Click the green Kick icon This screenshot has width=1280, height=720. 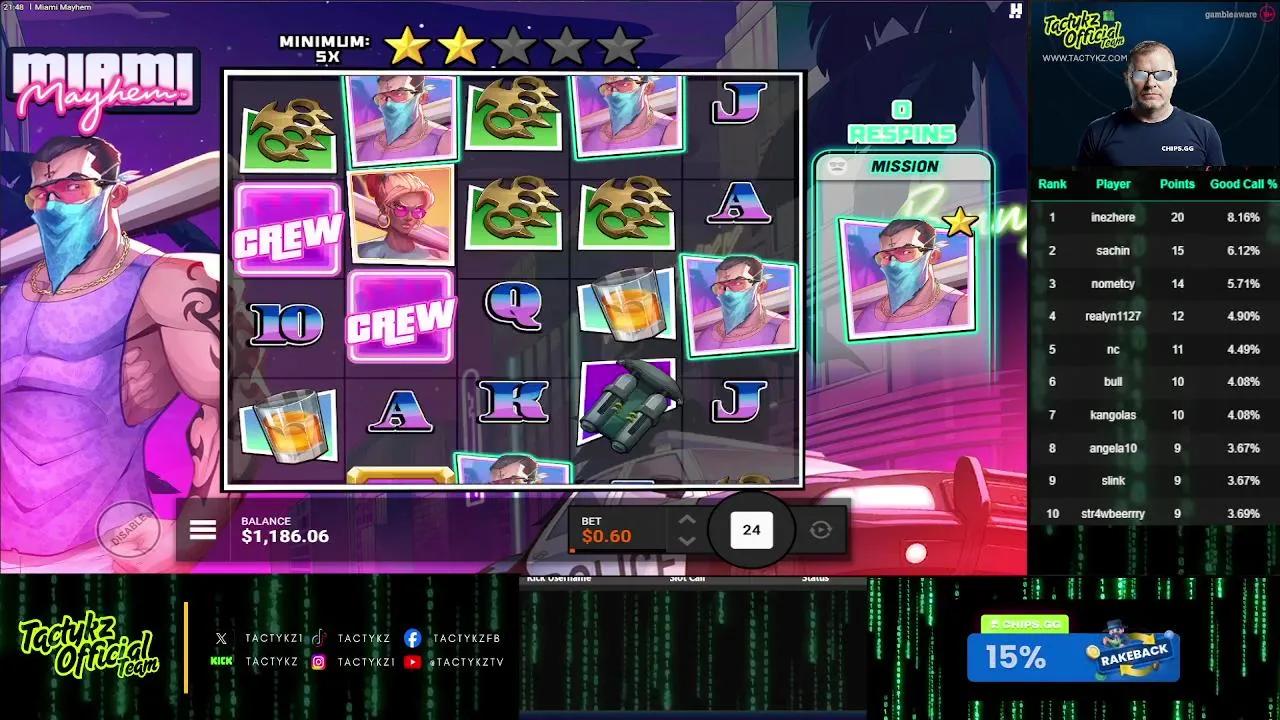(221, 661)
